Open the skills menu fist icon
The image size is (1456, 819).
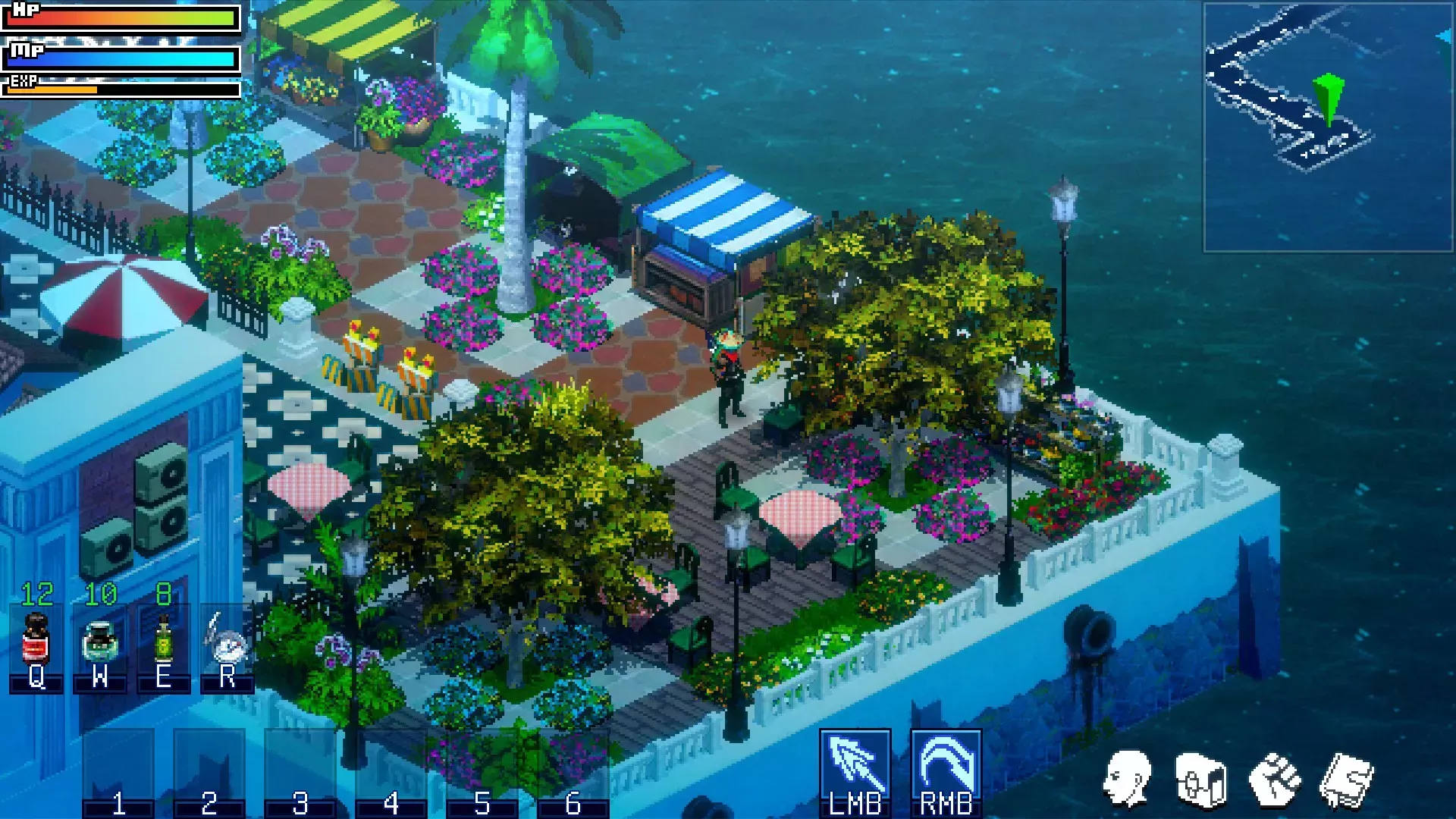click(x=1274, y=780)
